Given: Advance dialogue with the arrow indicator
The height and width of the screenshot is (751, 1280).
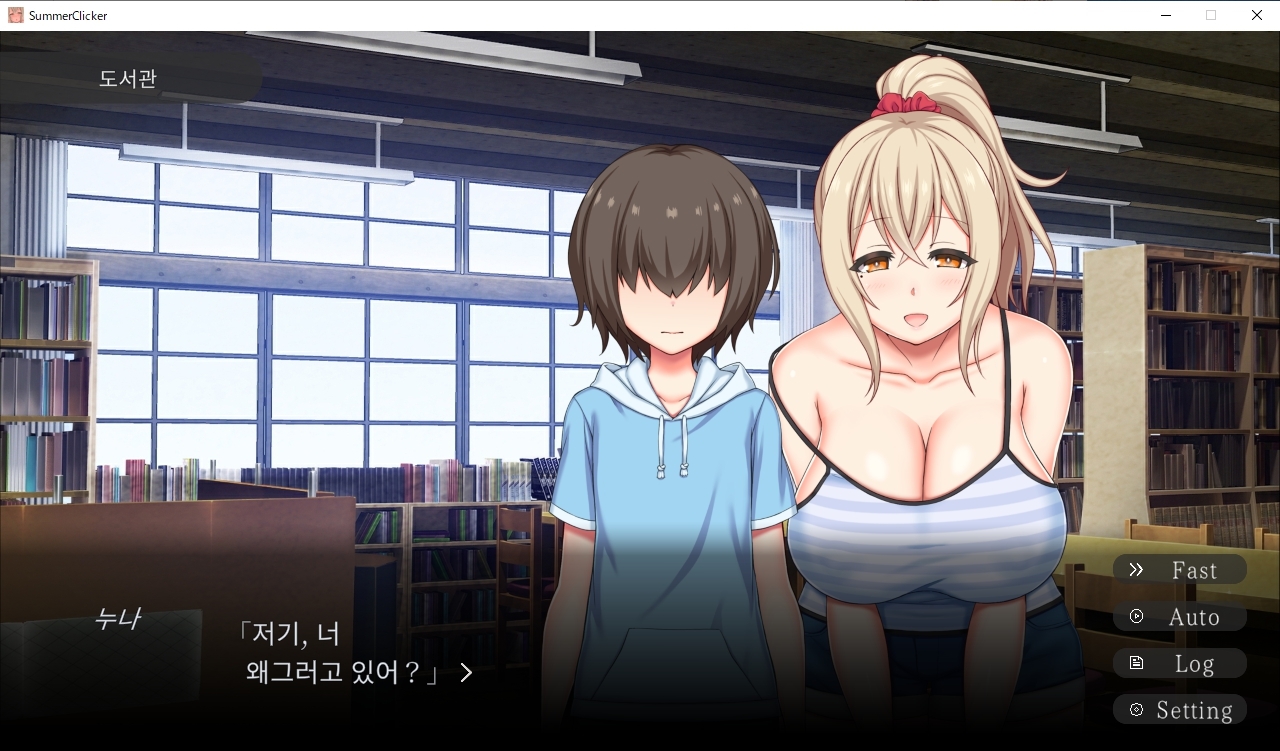Looking at the screenshot, I should pyautogui.click(x=466, y=673).
